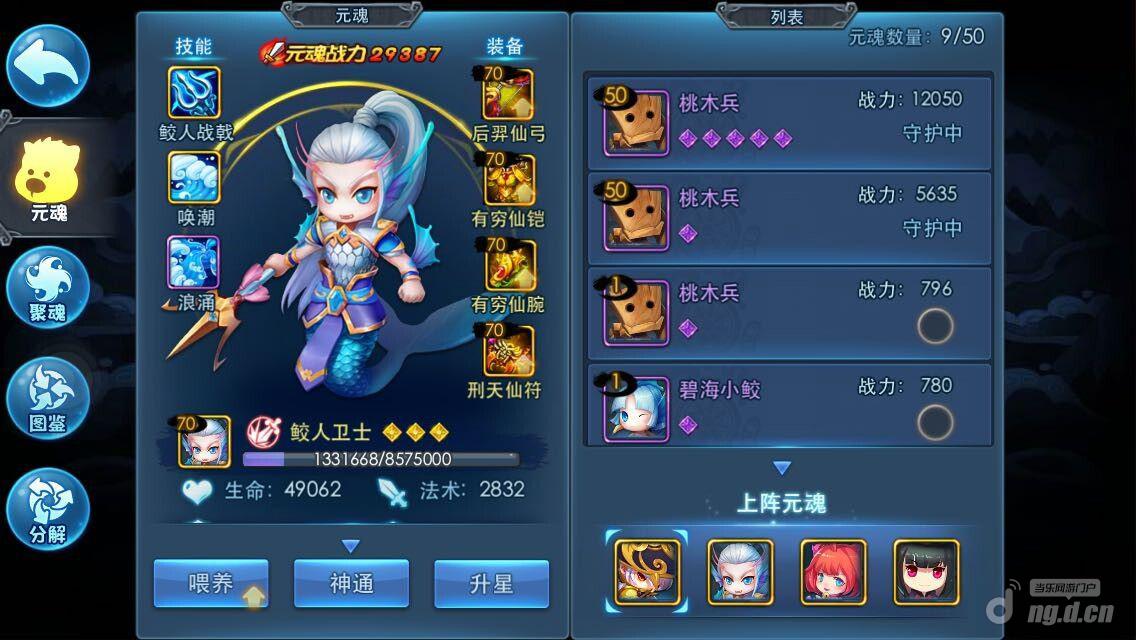The width and height of the screenshot is (1136, 640).
Task: Select the 鲛人战戟 skill icon
Action: click(x=194, y=93)
